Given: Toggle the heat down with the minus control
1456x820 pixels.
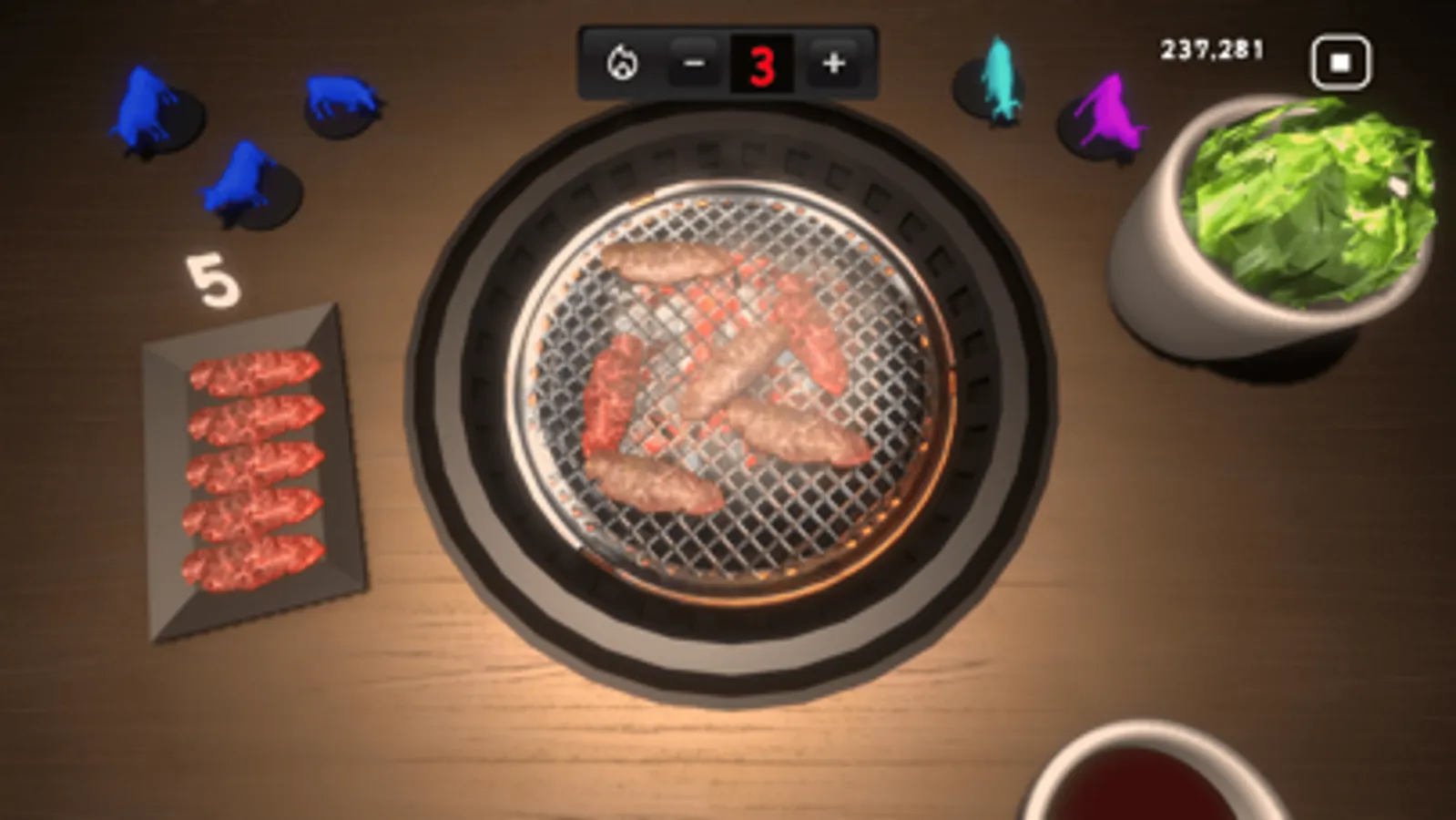Looking at the screenshot, I should tap(693, 63).
